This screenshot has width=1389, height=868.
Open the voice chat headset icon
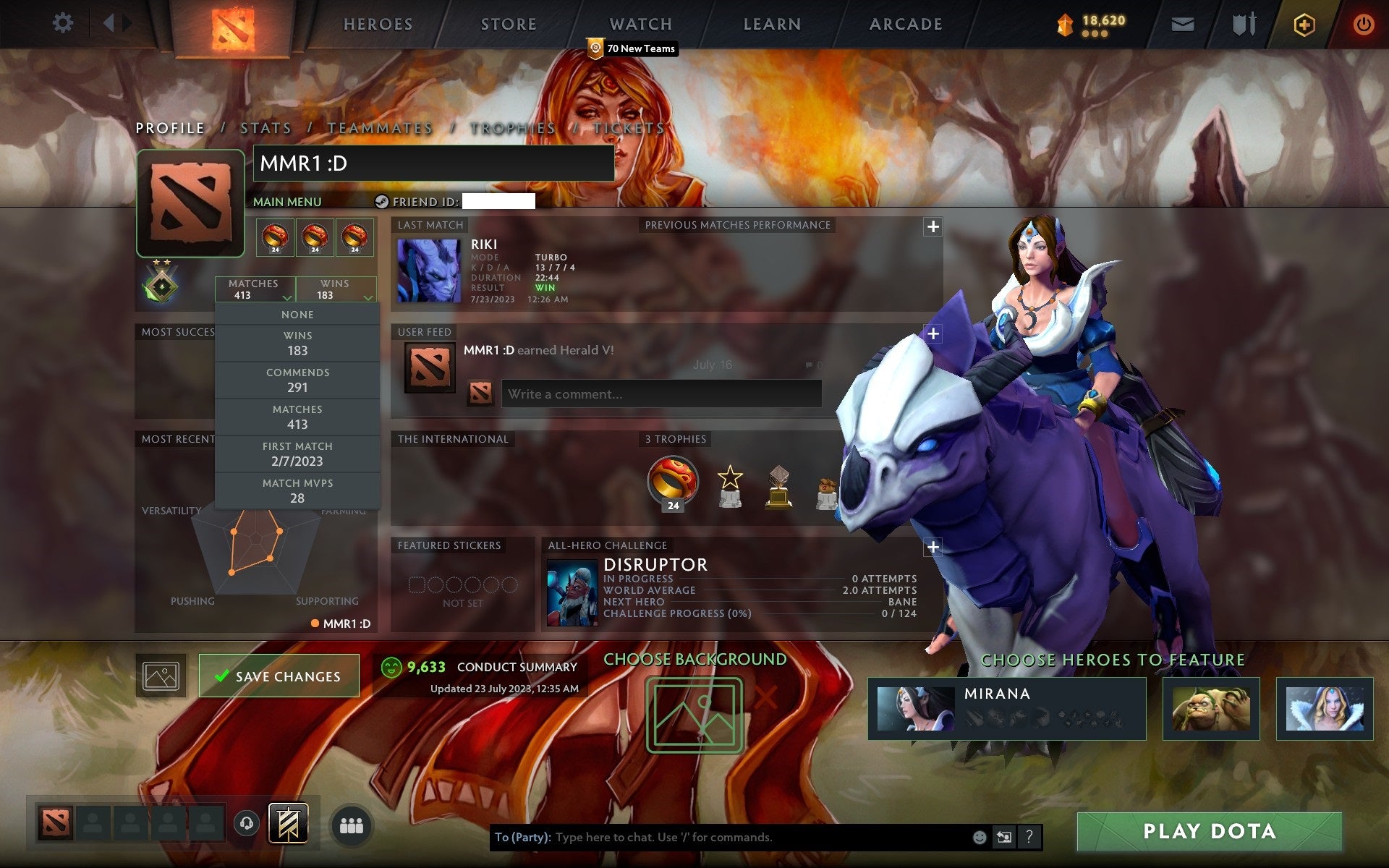click(247, 822)
